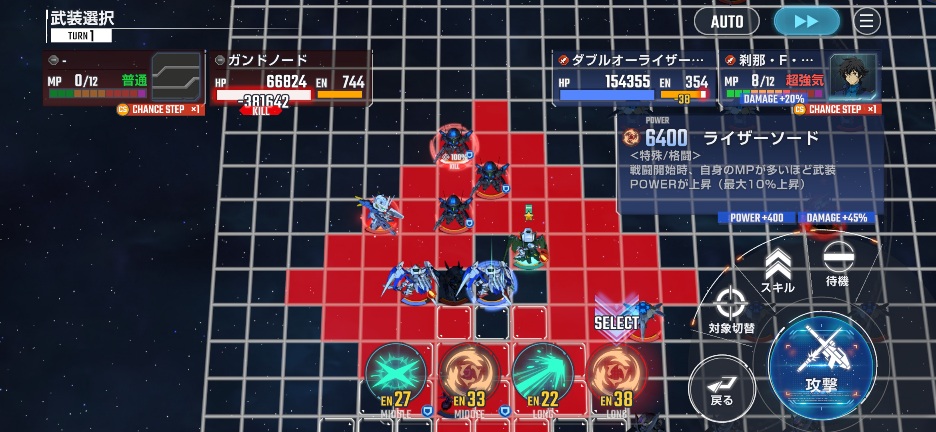This screenshot has width=936, height=432.
Task: Toggle the AUTO battle button
Action: pyautogui.click(x=727, y=21)
